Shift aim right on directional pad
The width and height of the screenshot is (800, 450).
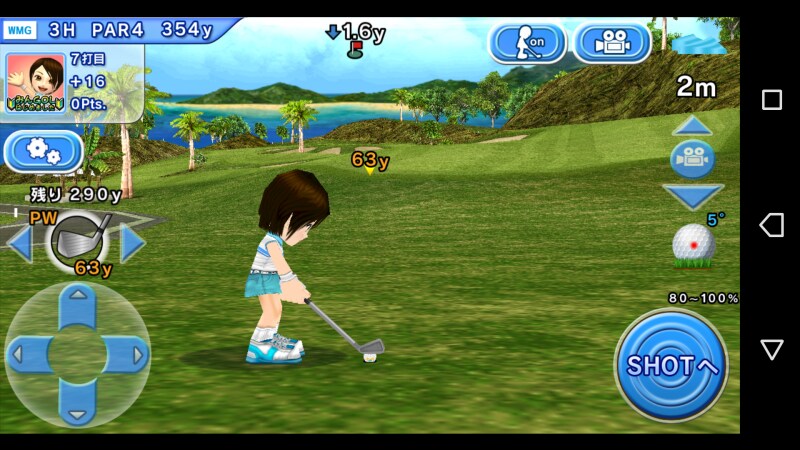coord(125,355)
